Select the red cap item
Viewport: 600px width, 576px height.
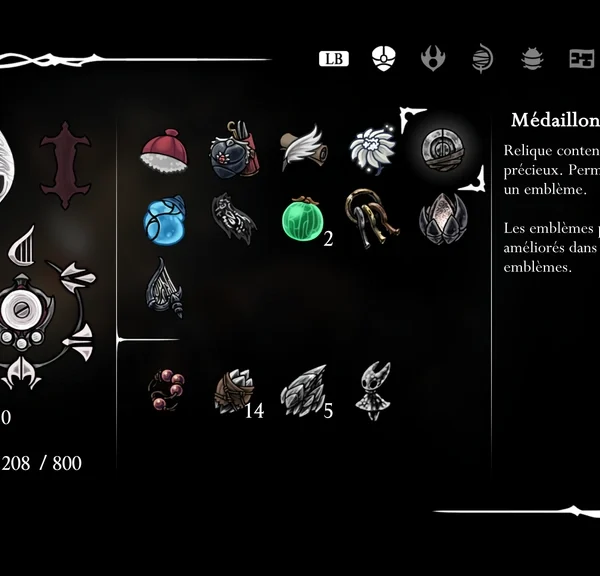(x=165, y=151)
